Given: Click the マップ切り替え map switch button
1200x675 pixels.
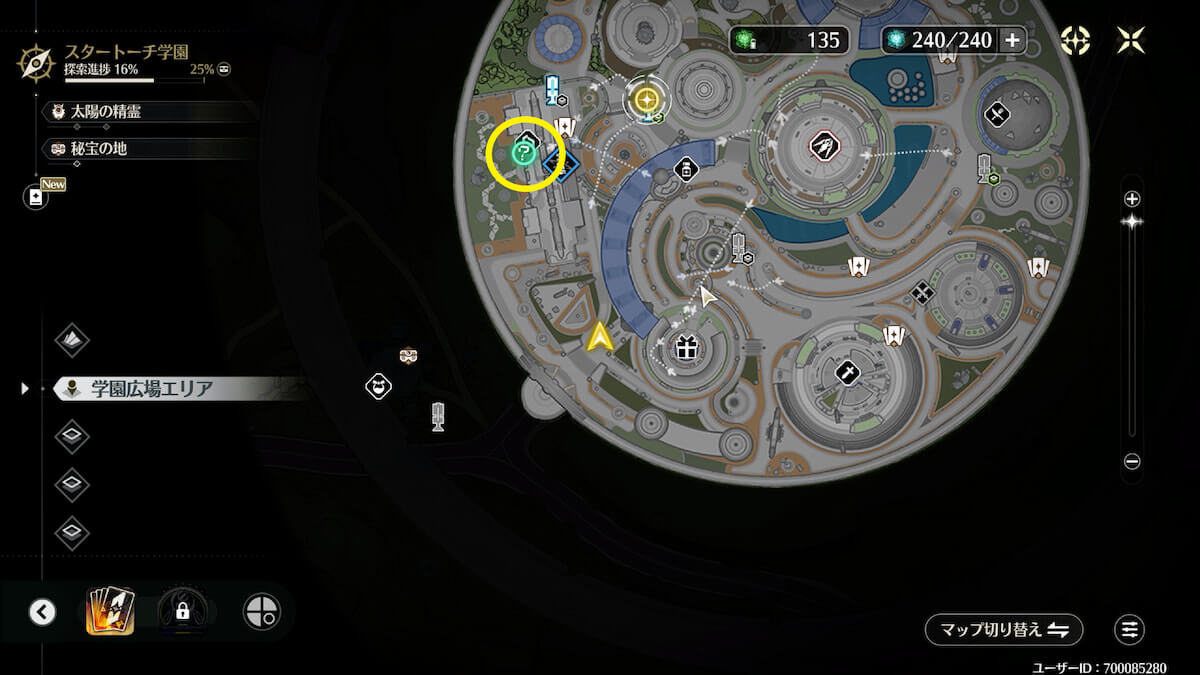Looking at the screenshot, I should click(1003, 630).
